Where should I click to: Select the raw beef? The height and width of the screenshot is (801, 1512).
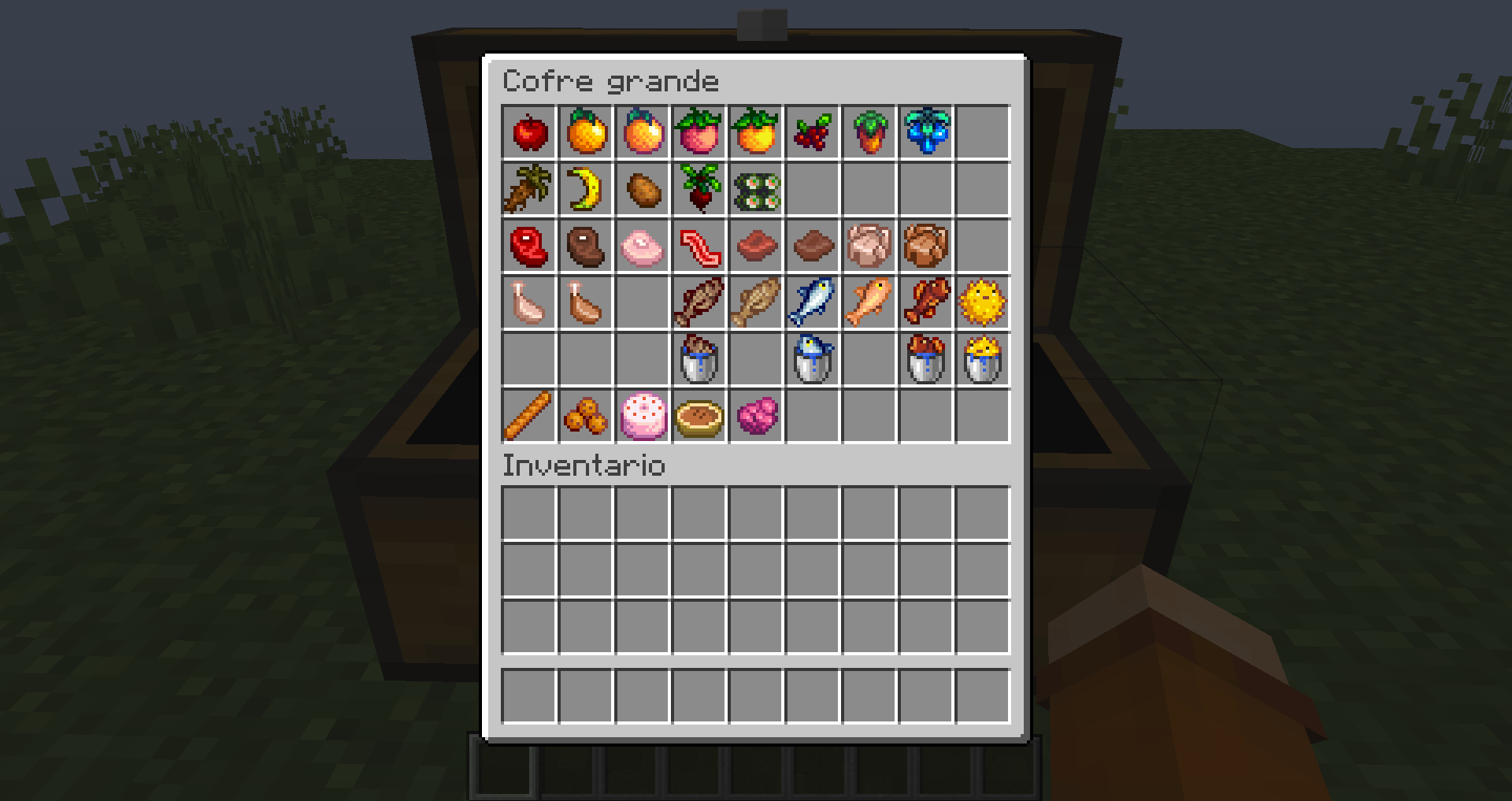coord(529,245)
